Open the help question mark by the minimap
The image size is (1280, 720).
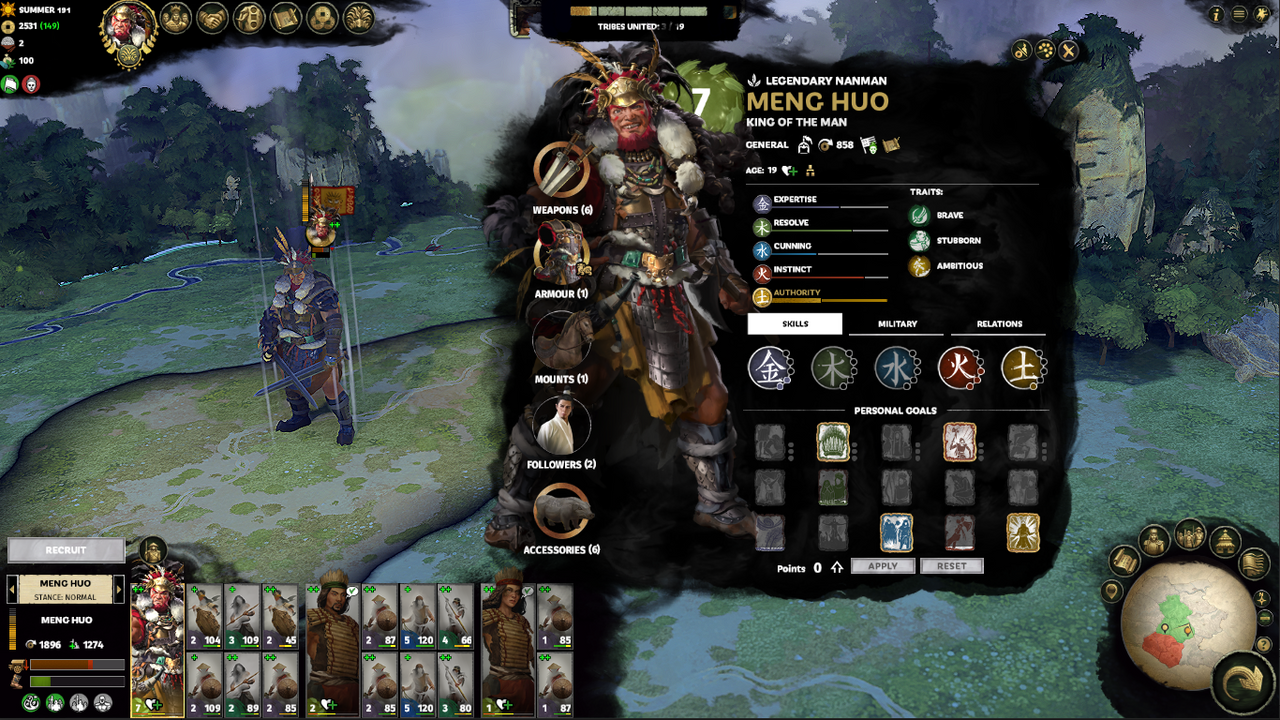click(1263, 645)
